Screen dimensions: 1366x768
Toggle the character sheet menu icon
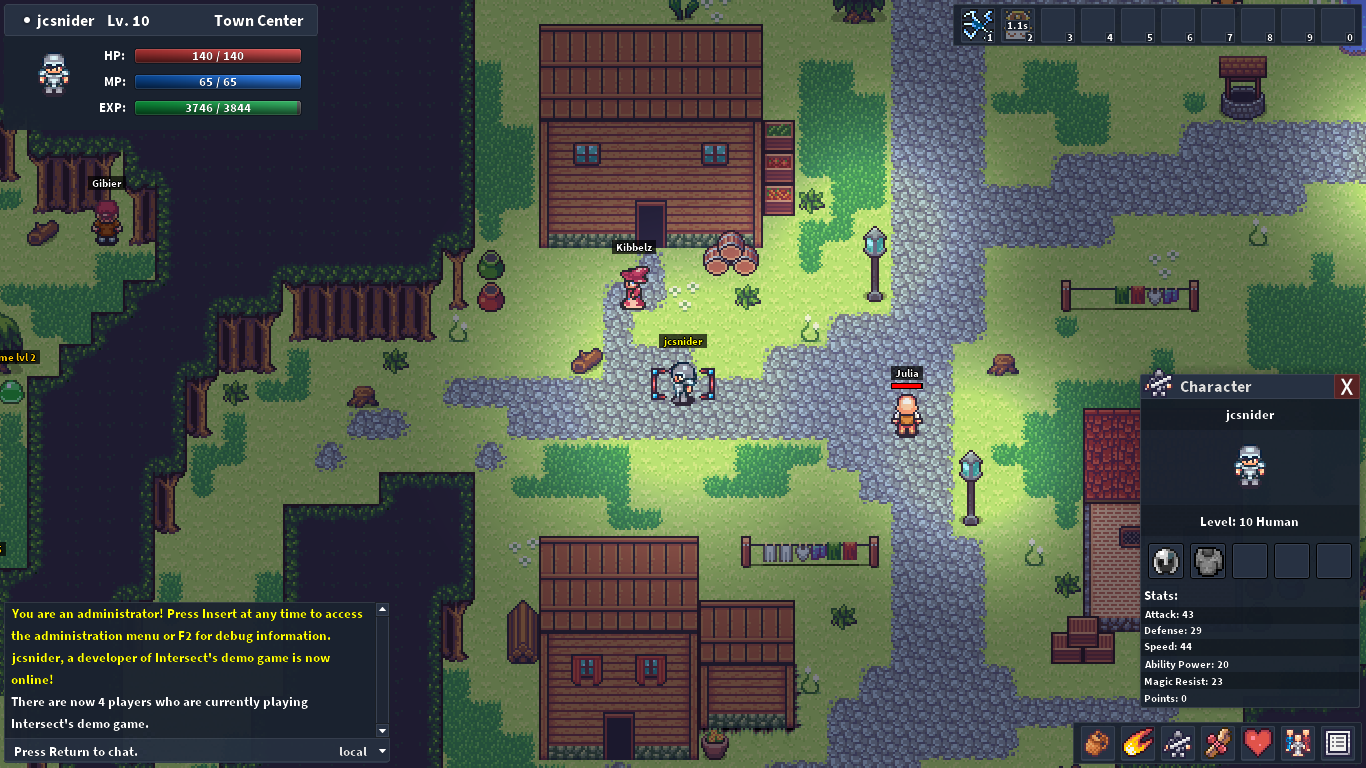click(1177, 743)
